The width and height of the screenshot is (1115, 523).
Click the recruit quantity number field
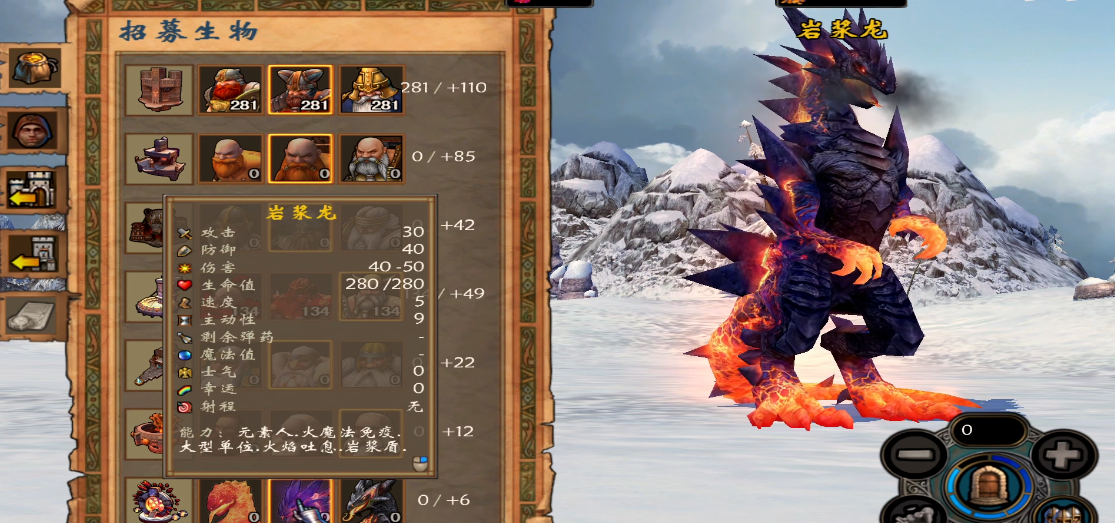(988, 431)
